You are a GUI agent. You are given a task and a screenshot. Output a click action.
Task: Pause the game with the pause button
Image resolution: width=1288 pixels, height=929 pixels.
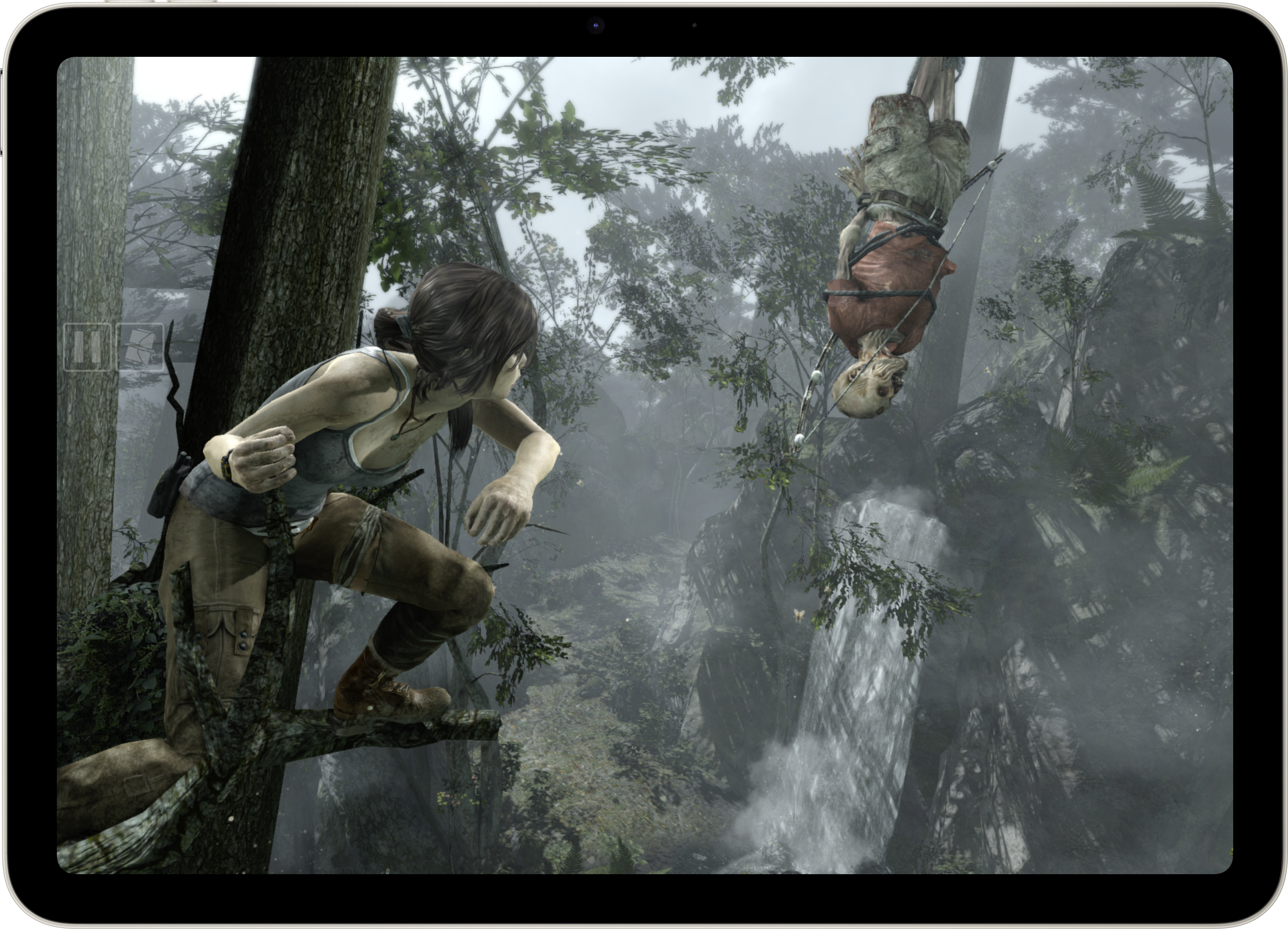click(x=87, y=347)
